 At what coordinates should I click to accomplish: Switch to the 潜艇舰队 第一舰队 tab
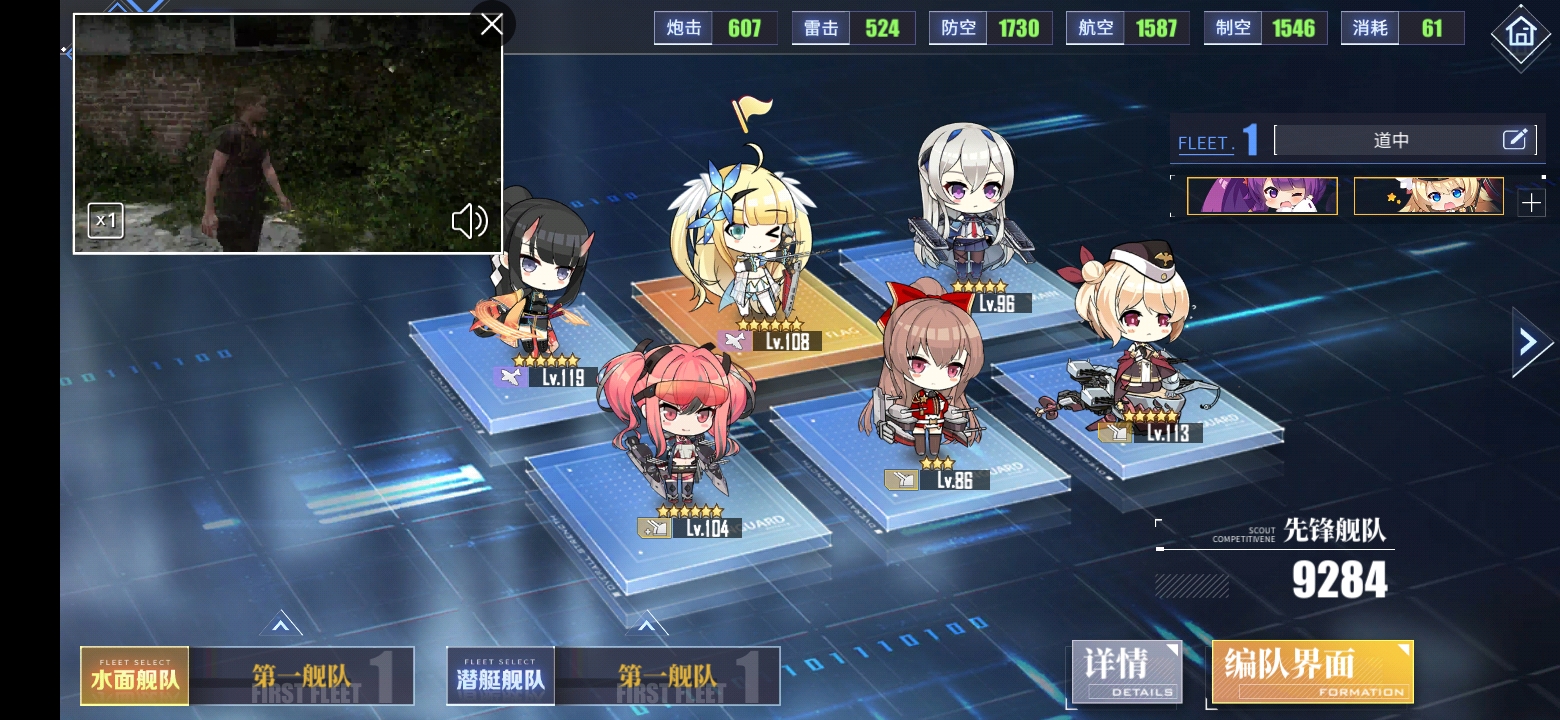pos(614,676)
